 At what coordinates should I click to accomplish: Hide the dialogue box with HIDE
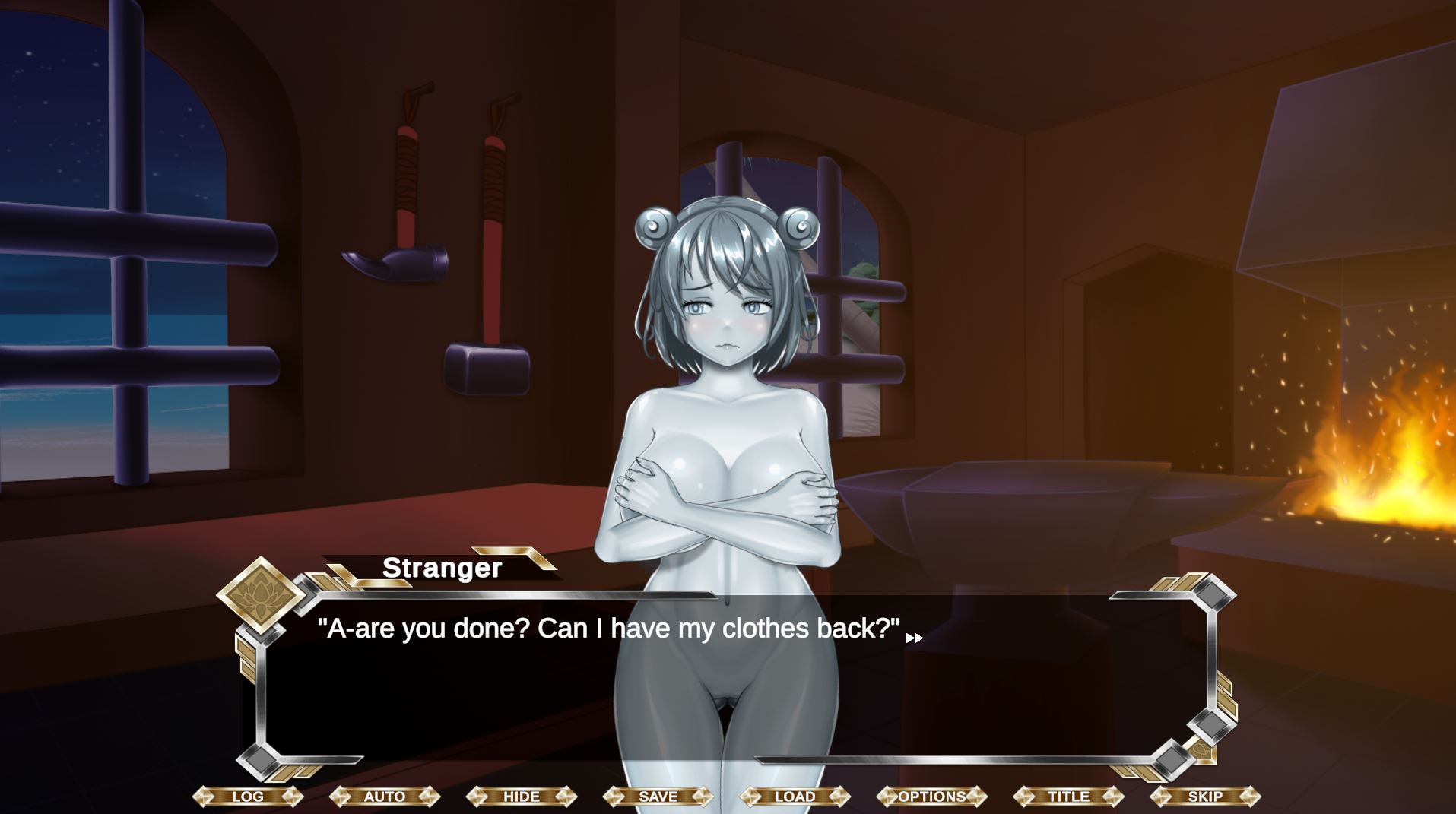(x=522, y=797)
